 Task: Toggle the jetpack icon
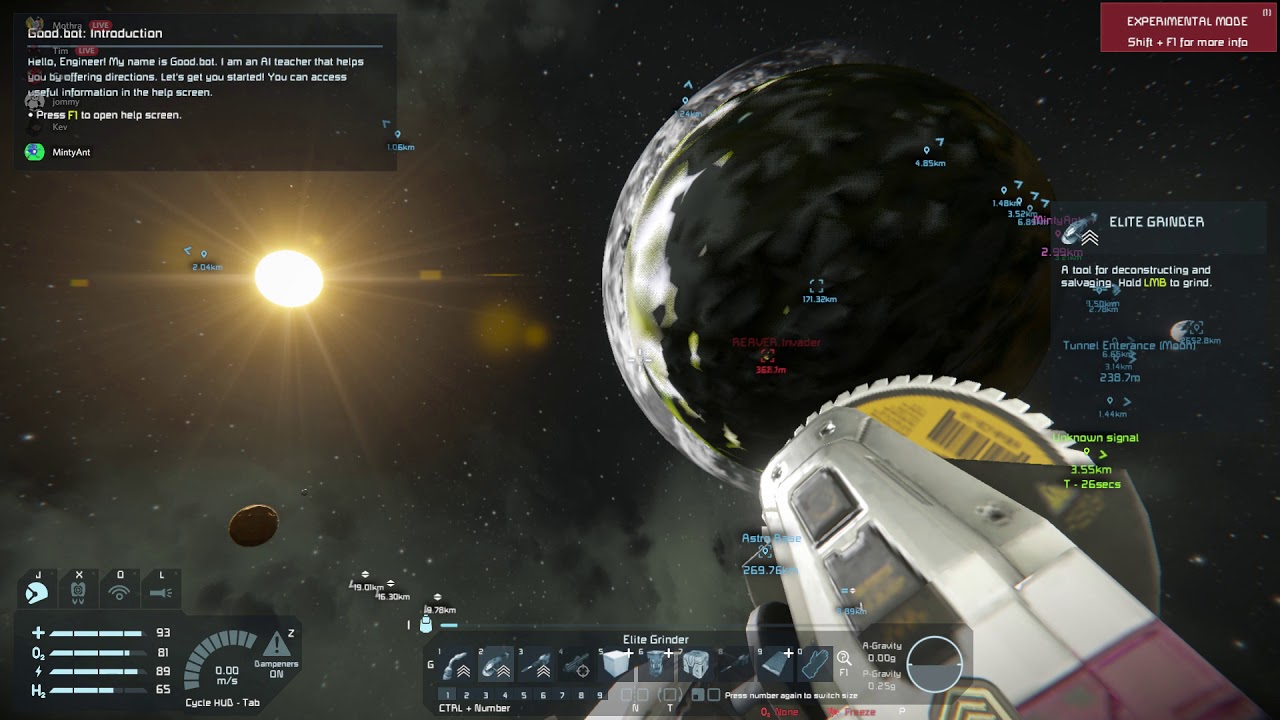37,592
